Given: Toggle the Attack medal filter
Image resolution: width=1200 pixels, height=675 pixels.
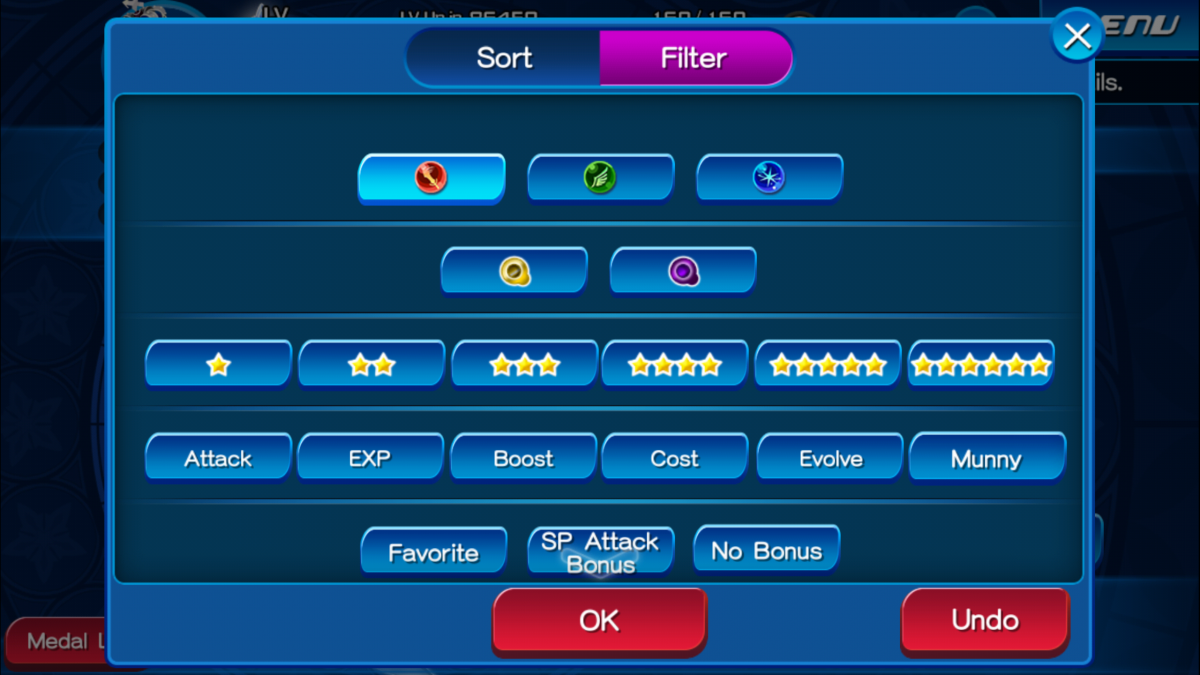Looking at the screenshot, I should [x=218, y=459].
